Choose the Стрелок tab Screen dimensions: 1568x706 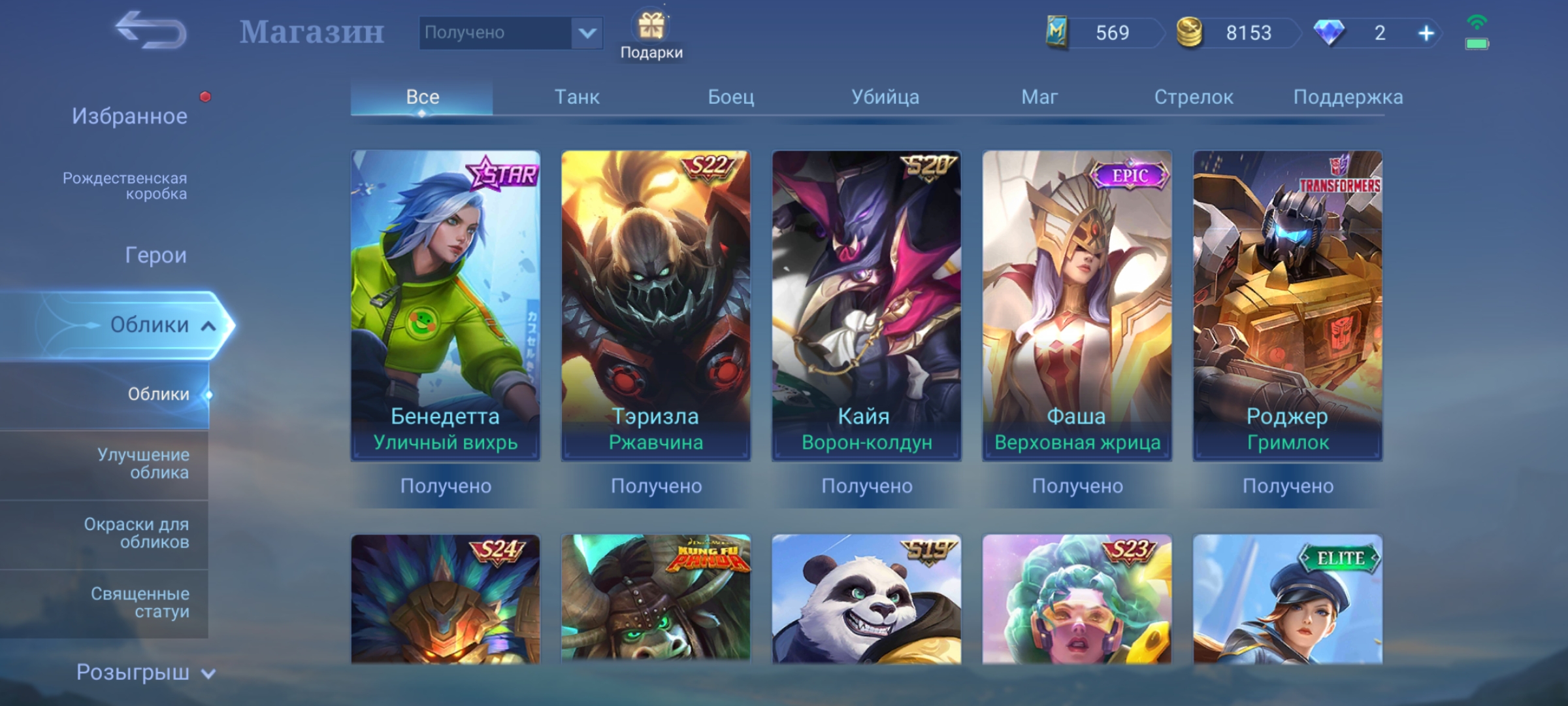tap(1193, 97)
